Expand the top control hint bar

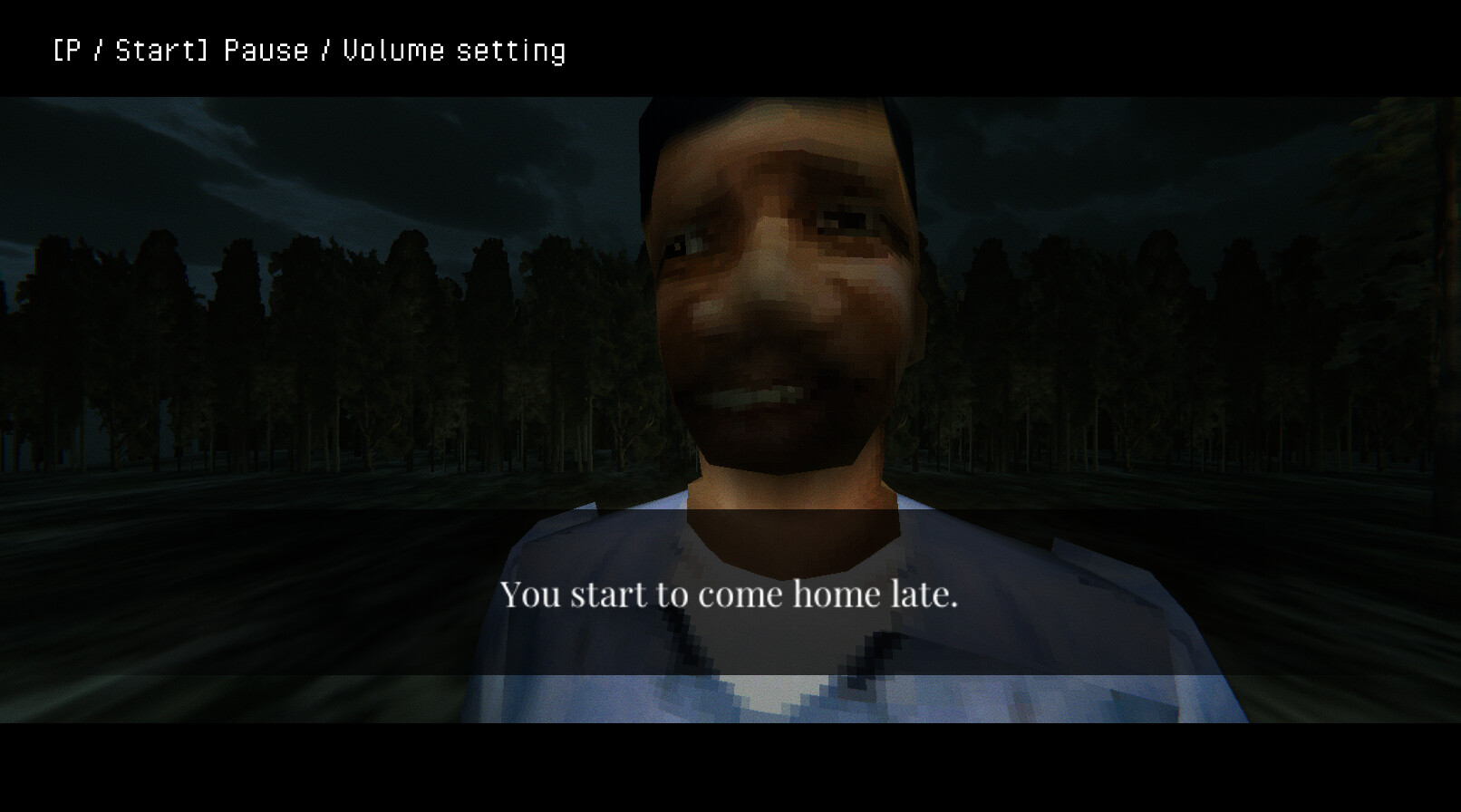(x=272, y=50)
